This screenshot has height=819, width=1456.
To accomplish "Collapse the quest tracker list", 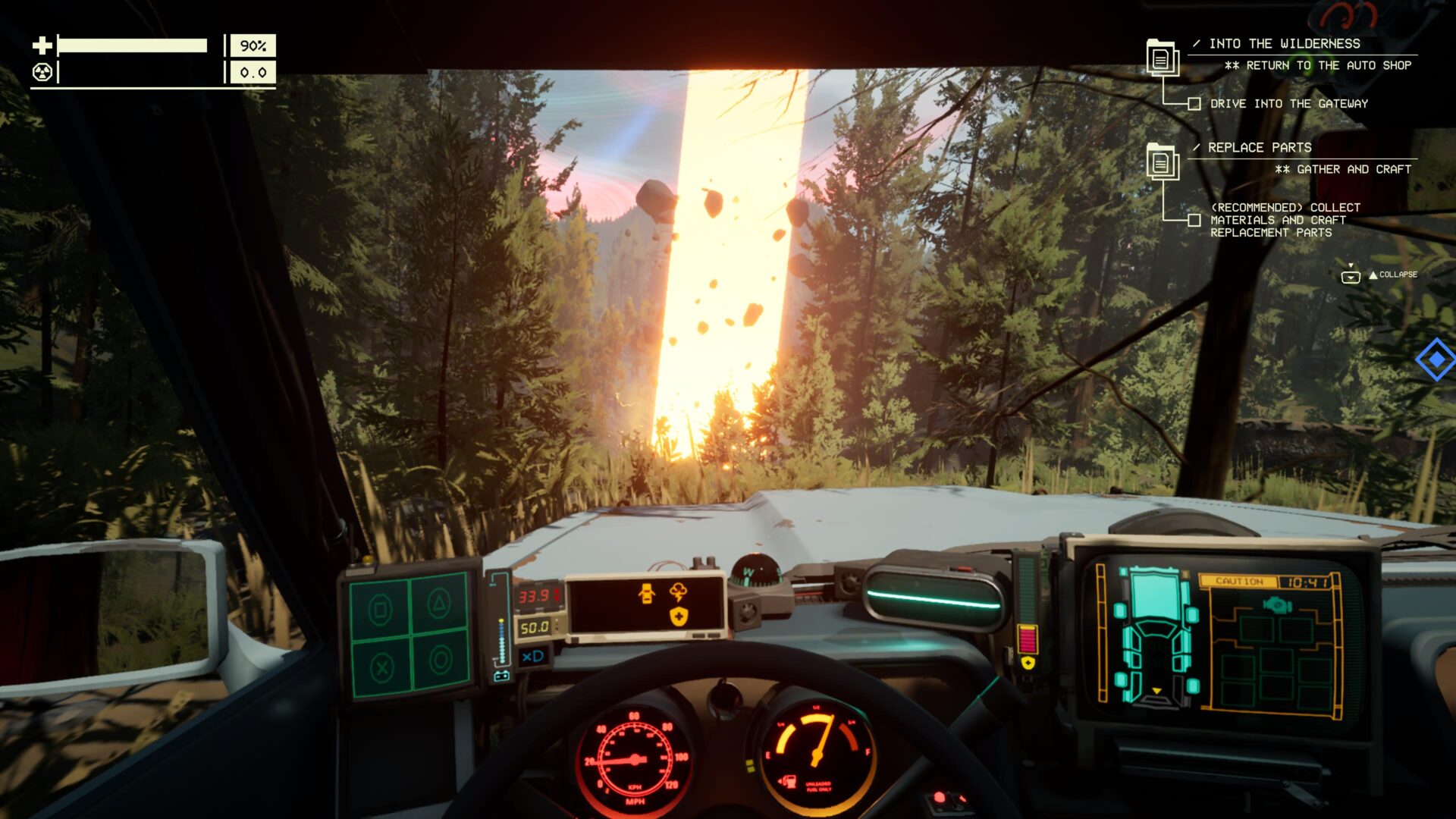I will [1392, 275].
